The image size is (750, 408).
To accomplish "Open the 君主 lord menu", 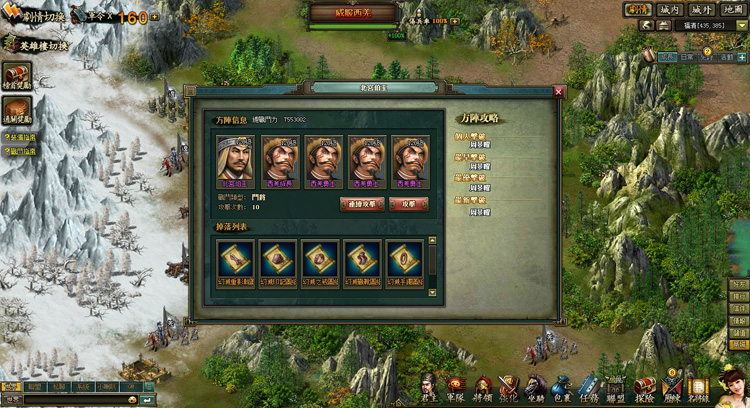I will 429,387.
